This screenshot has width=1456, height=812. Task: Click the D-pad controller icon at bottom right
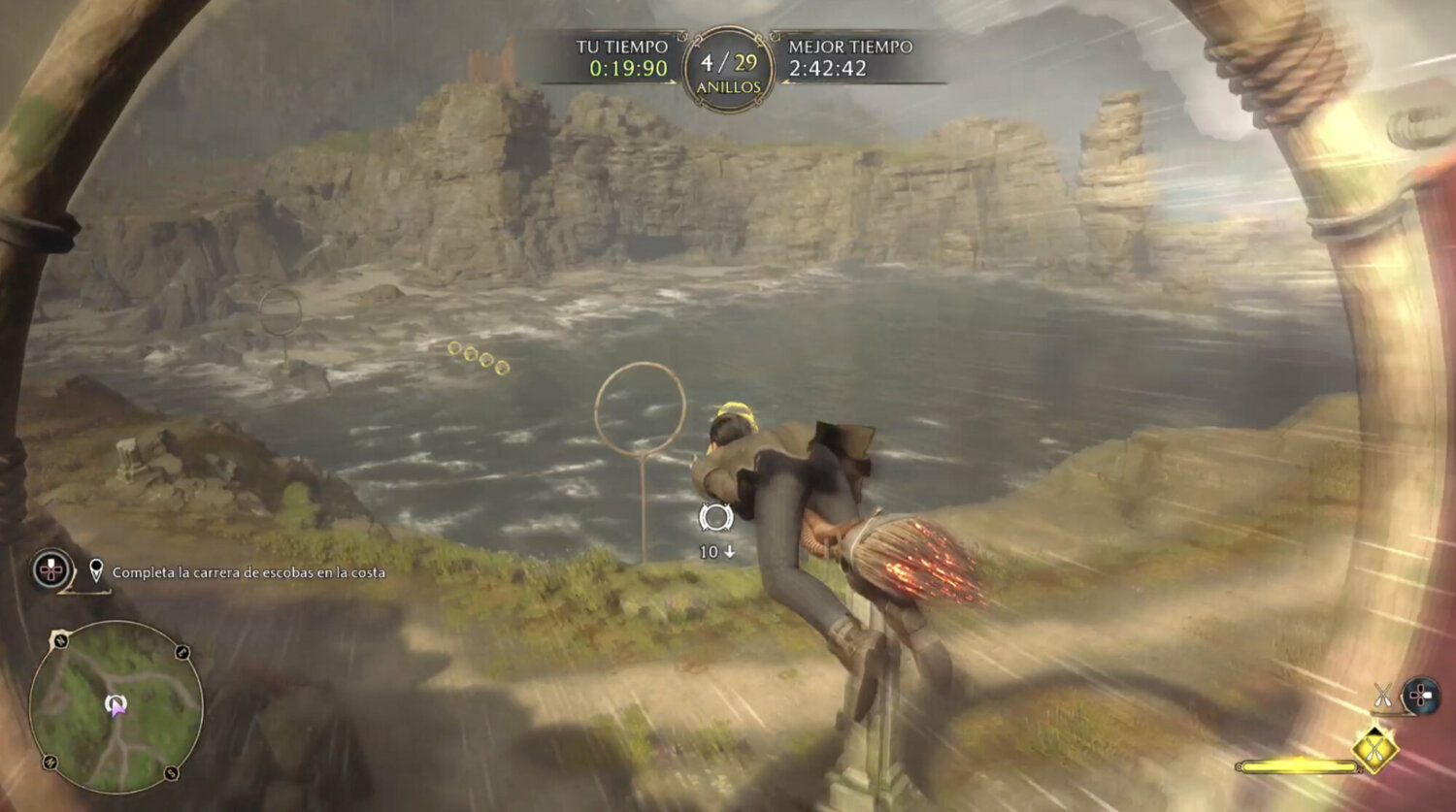tap(1419, 694)
